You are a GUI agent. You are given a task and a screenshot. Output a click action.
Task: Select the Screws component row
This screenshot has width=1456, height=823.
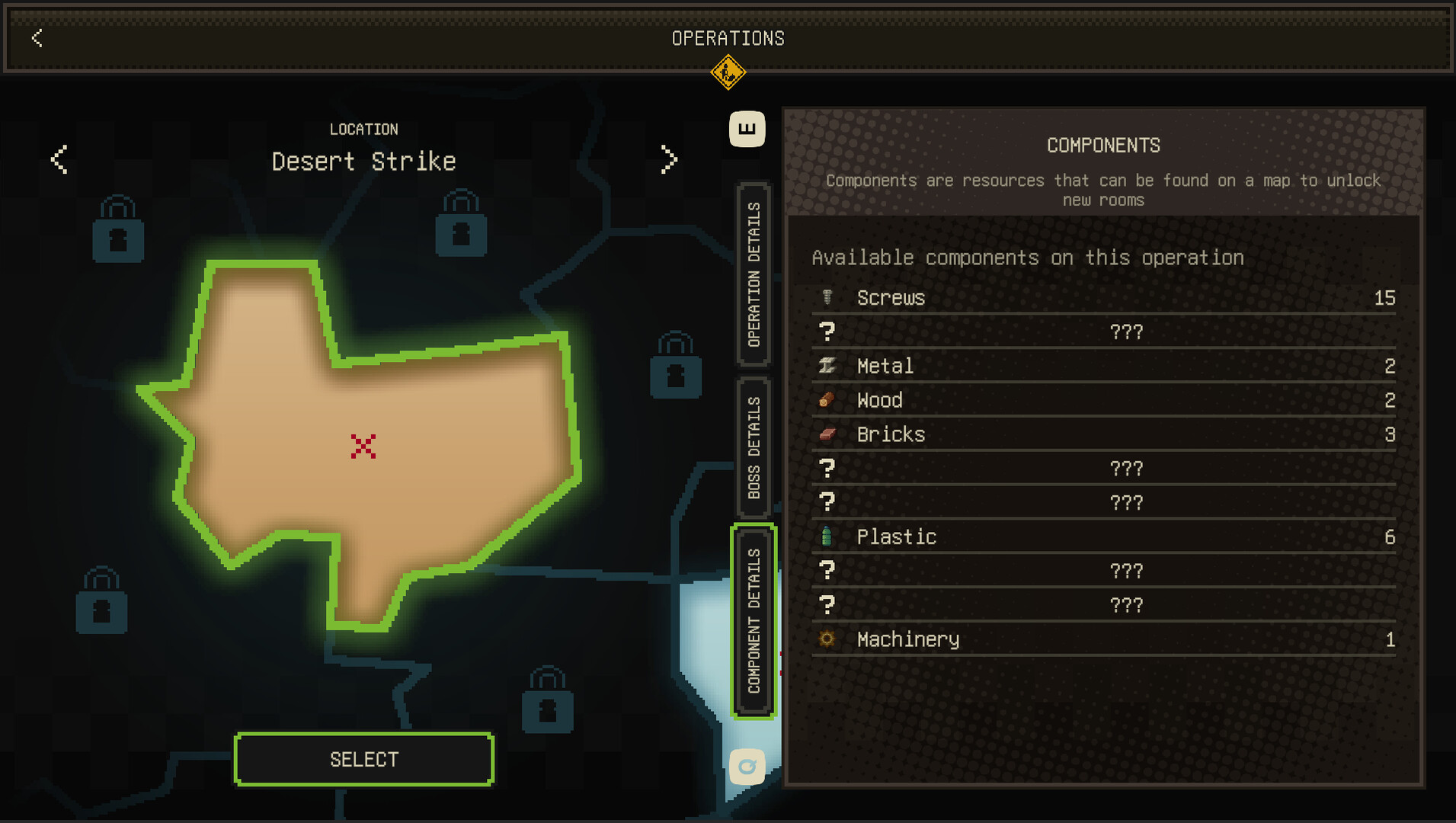click(x=1103, y=298)
